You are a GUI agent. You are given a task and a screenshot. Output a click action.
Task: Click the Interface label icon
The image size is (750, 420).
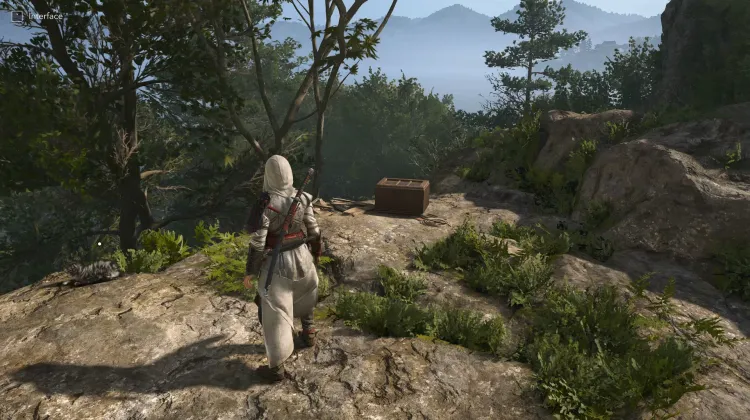click(17, 16)
